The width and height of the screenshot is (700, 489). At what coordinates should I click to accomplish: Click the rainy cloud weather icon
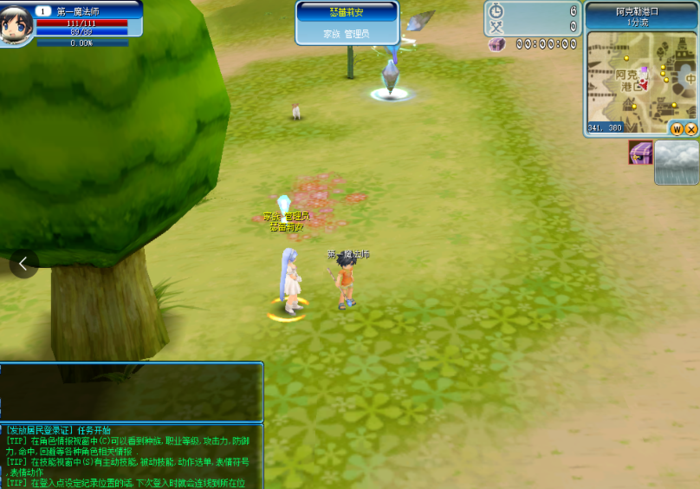click(676, 162)
